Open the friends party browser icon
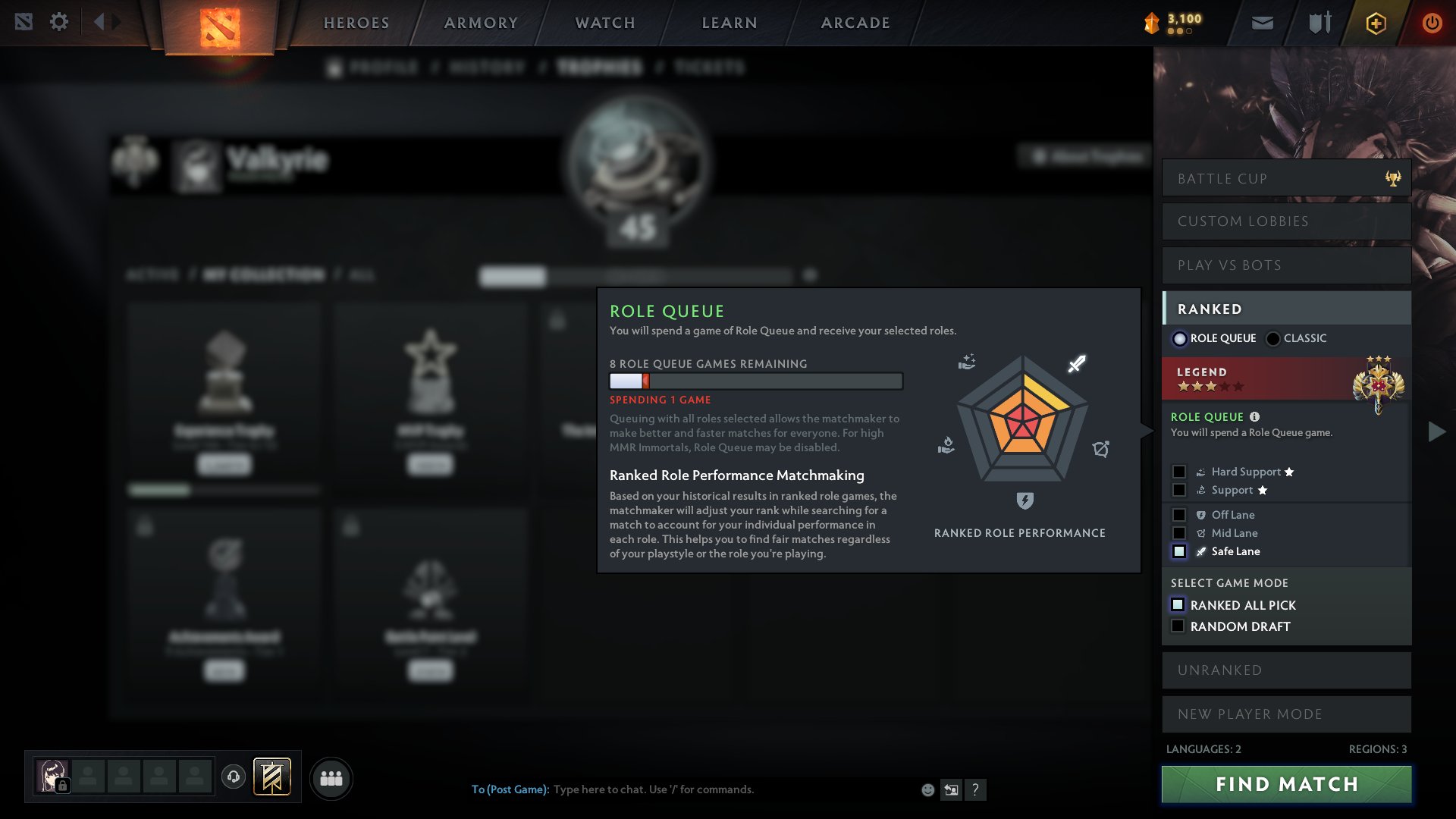 (x=331, y=777)
